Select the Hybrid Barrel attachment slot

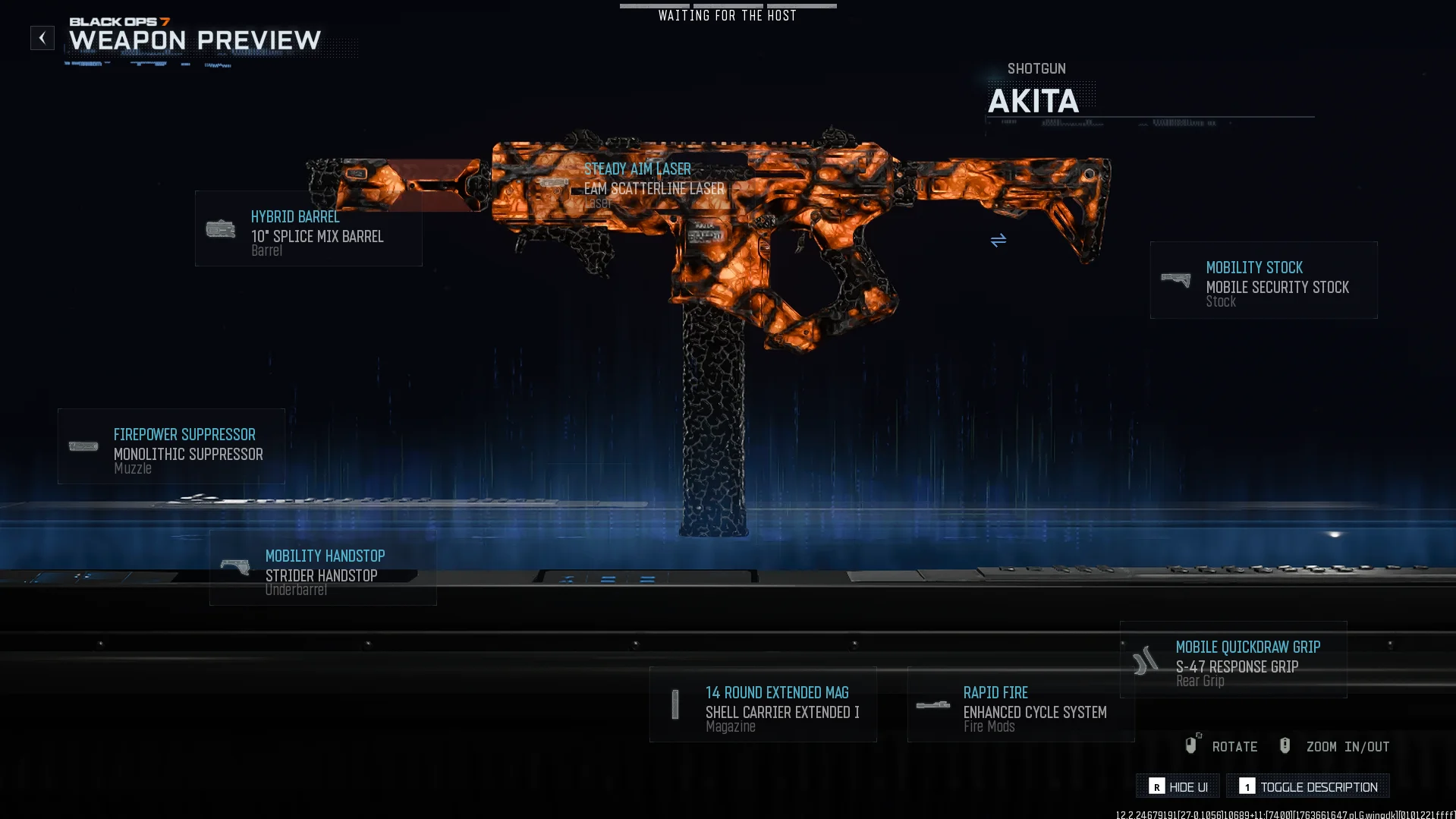pos(308,228)
